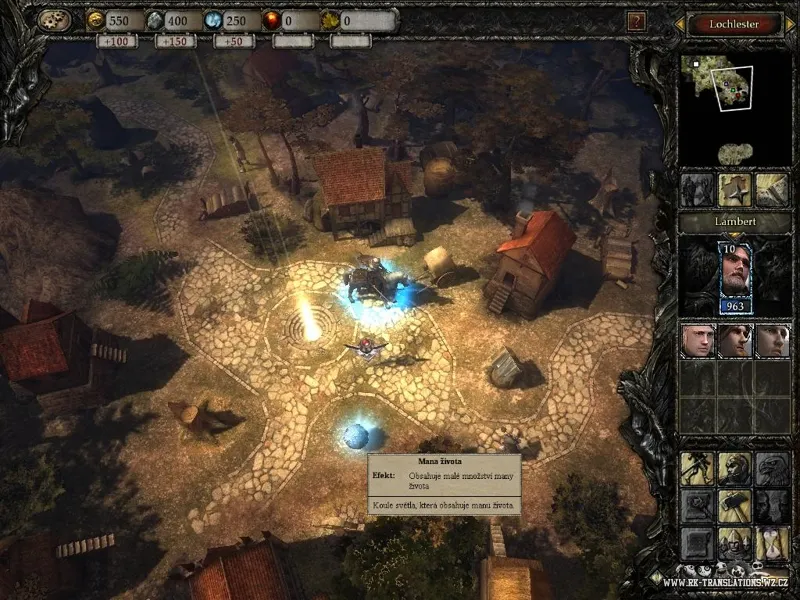Click the light-rays icon under the minimap

coord(771,190)
